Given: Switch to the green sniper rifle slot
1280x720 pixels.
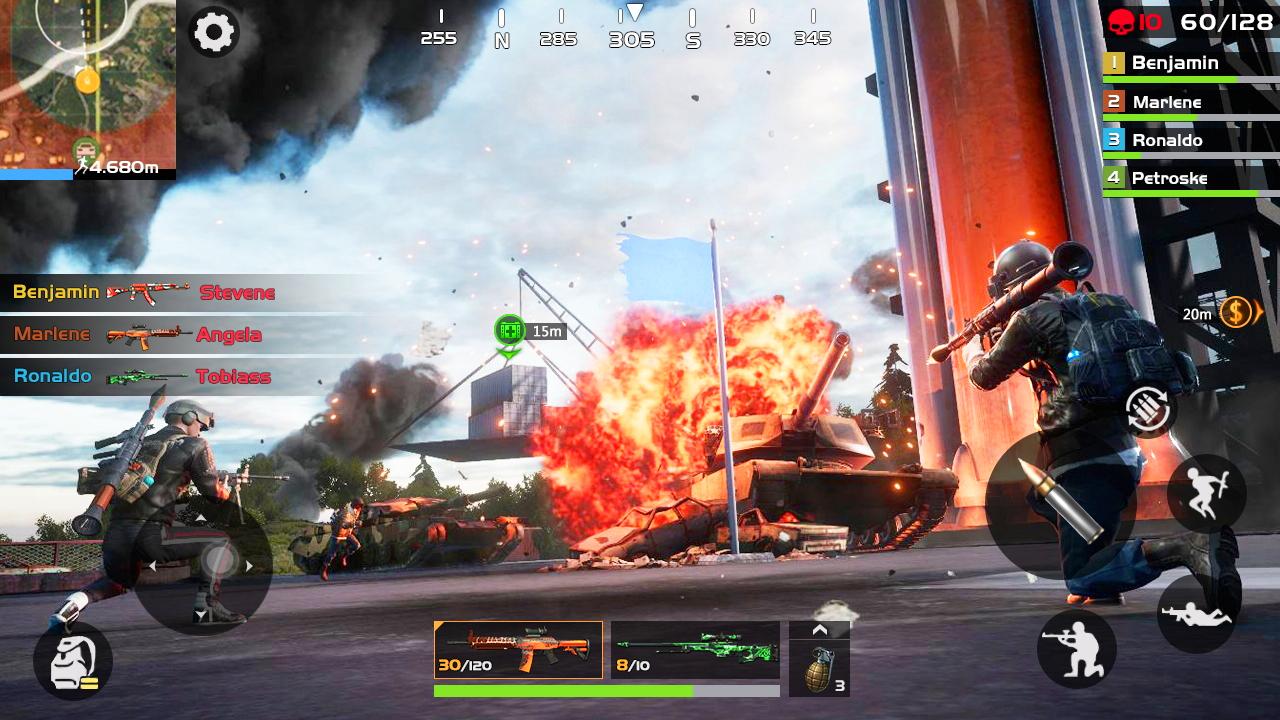Looking at the screenshot, I should click(697, 650).
